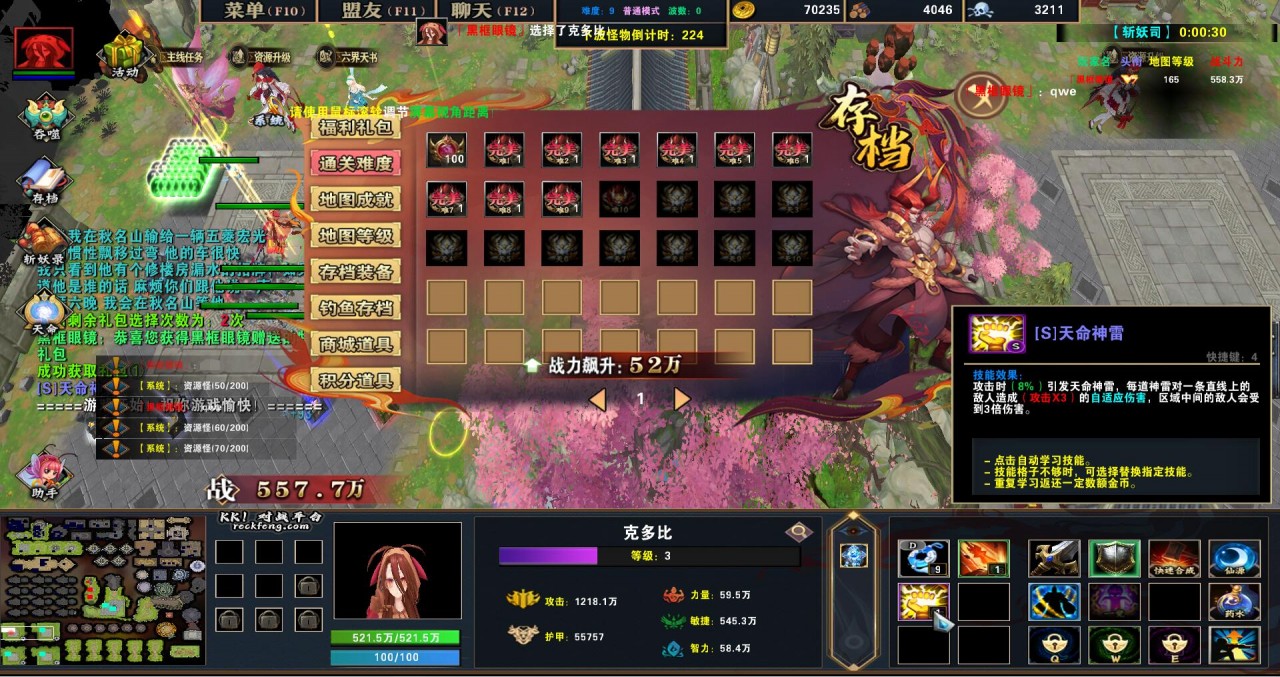Open the 积分道具 tab

point(355,380)
